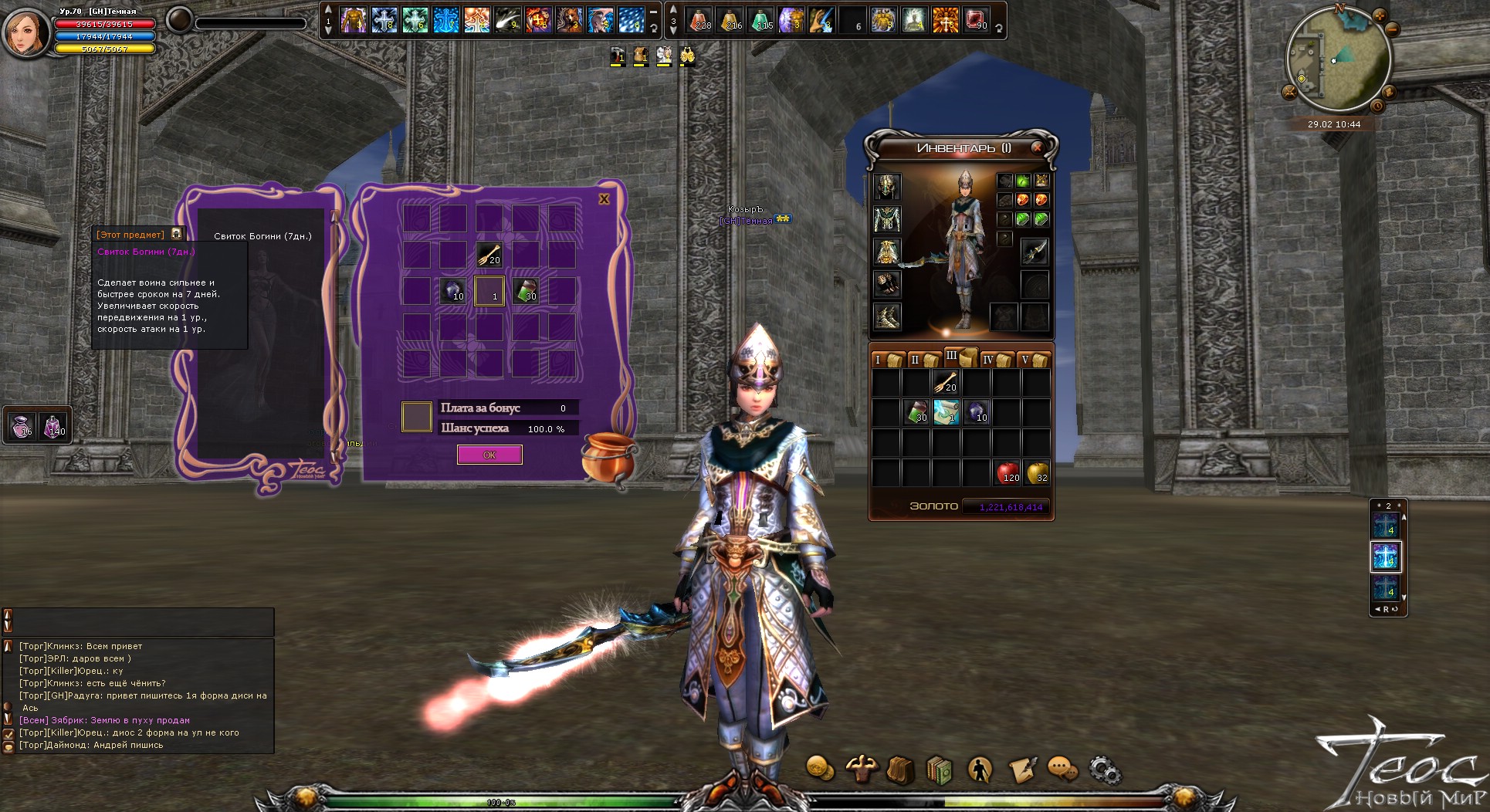Click the green potion with 30 in crafting grid
The width and height of the screenshot is (1490, 812).
526,291
